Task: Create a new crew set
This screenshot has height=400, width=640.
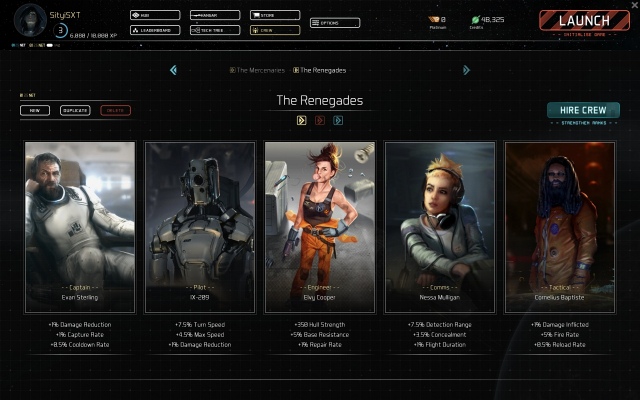Action: pyautogui.click(x=34, y=110)
